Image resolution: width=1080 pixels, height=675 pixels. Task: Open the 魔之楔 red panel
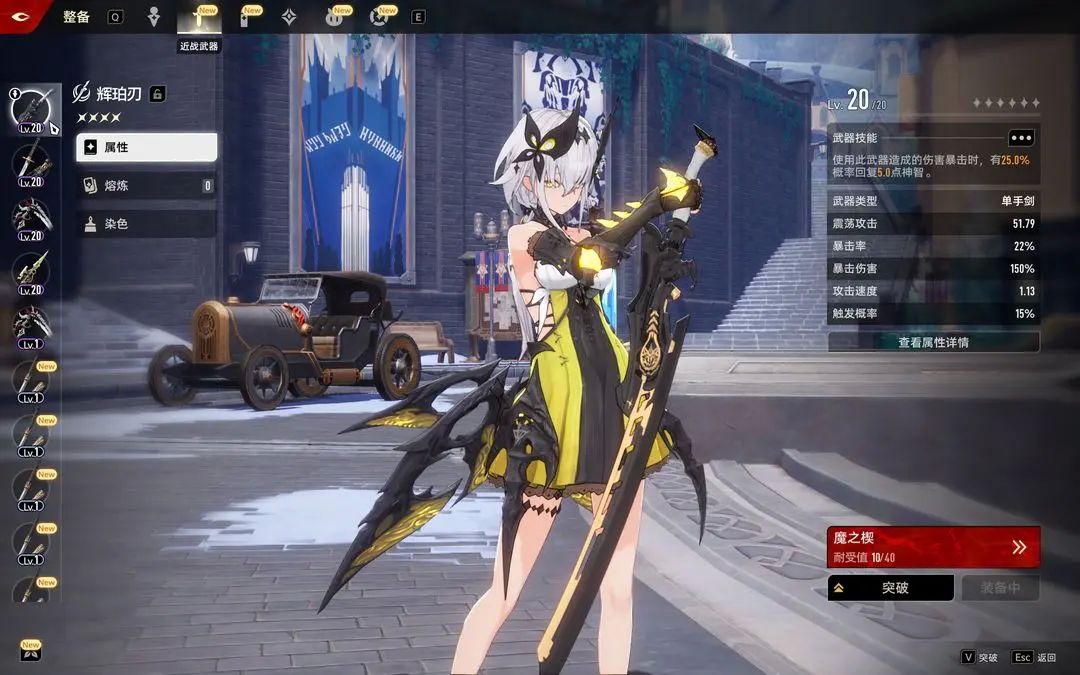933,547
